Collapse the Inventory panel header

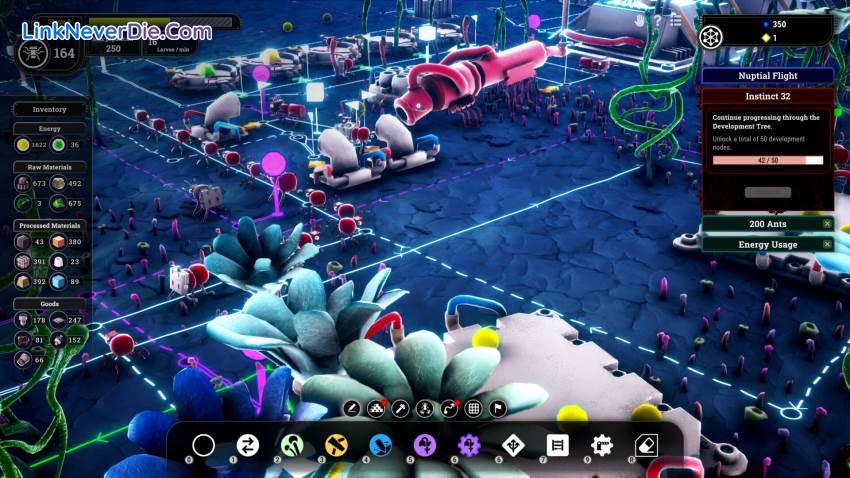49,109
